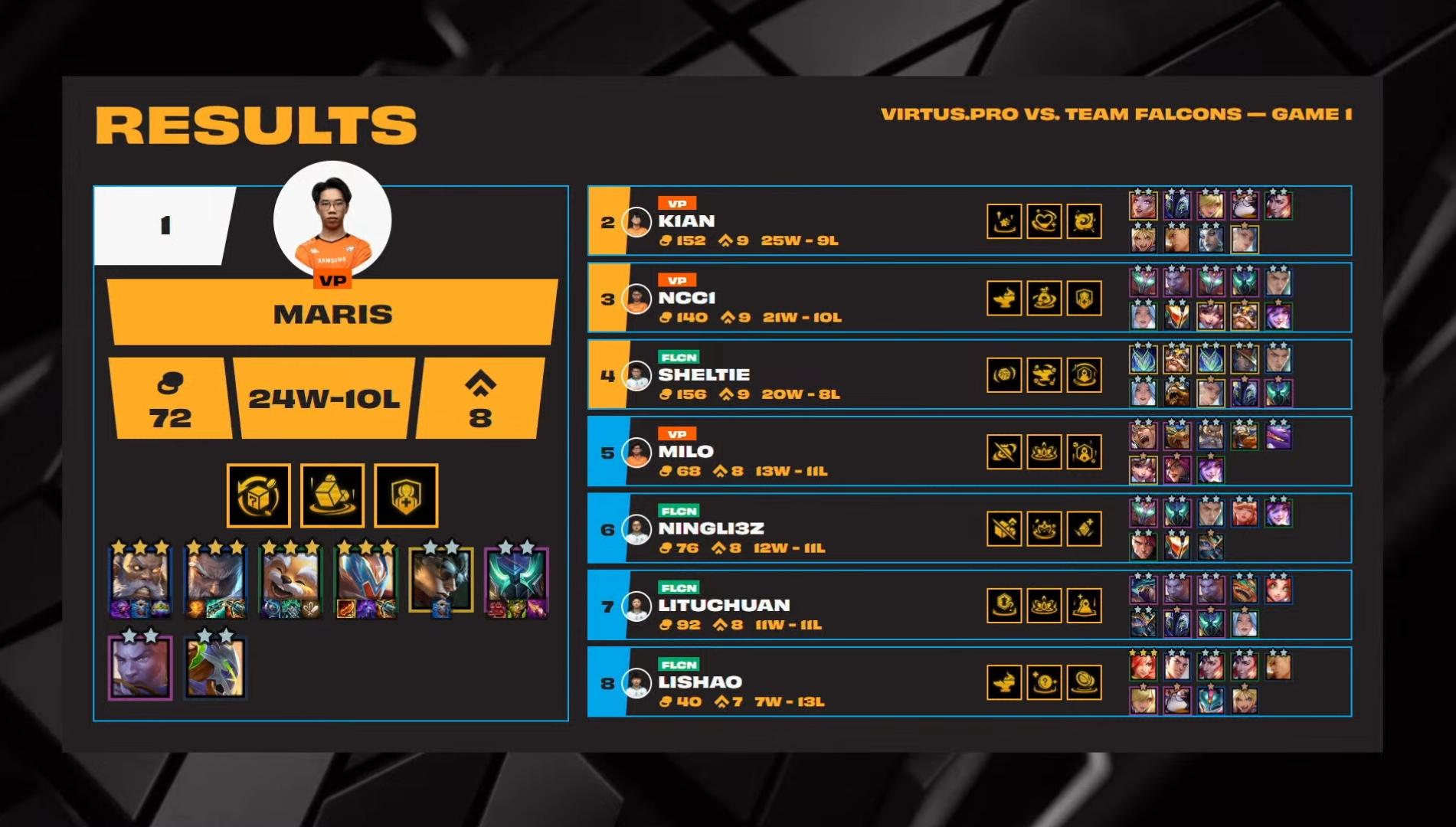
Task: Inspect Maris's shield with plus-figure augment
Action: click(x=406, y=495)
